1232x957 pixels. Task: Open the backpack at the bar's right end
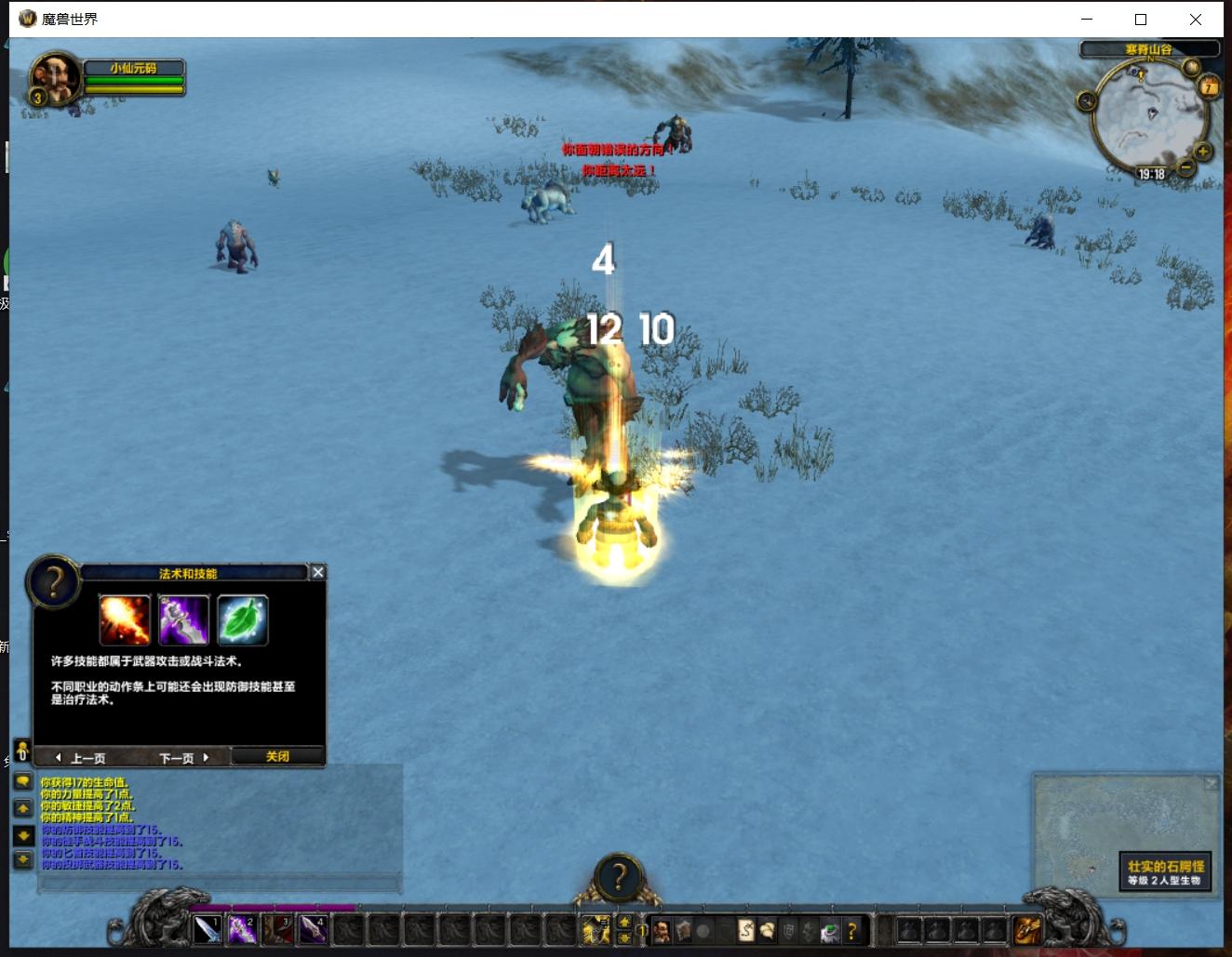[x=1027, y=929]
